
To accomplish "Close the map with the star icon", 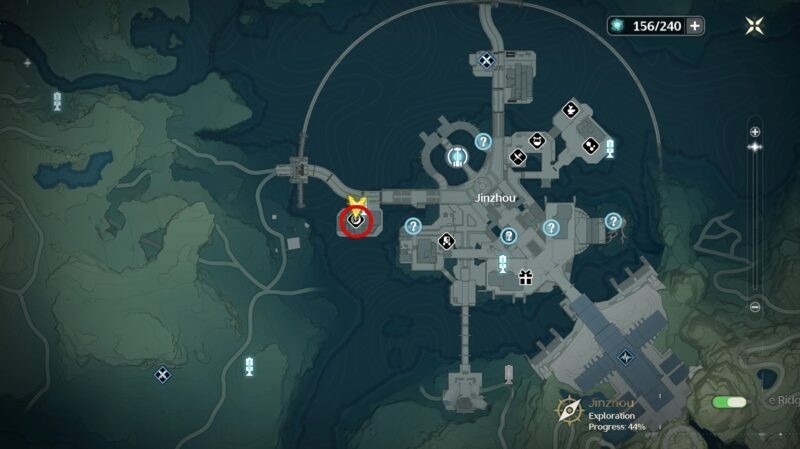I will 753,26.
